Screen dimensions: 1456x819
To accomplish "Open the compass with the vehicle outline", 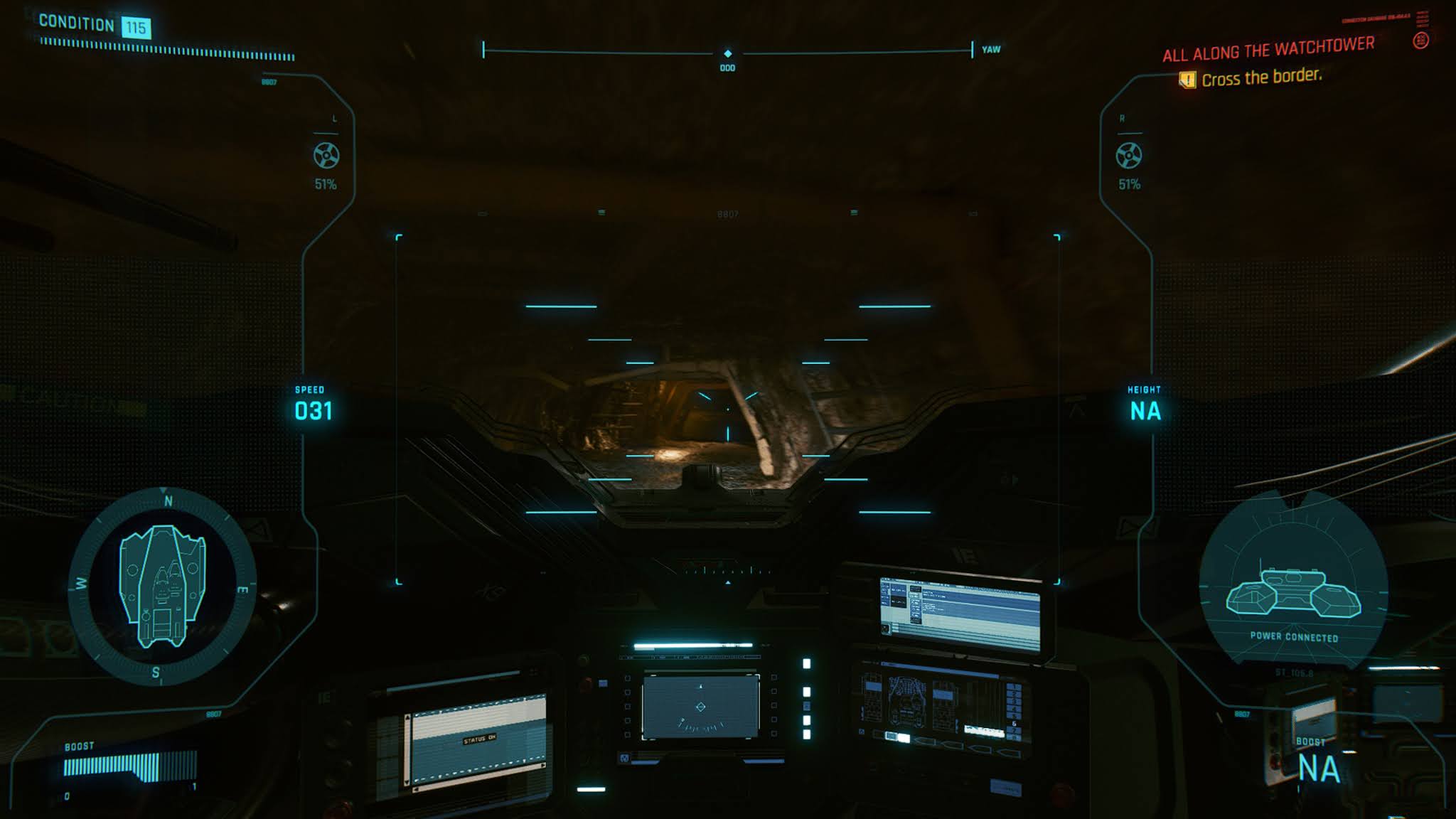I will [x=162, y=587].
